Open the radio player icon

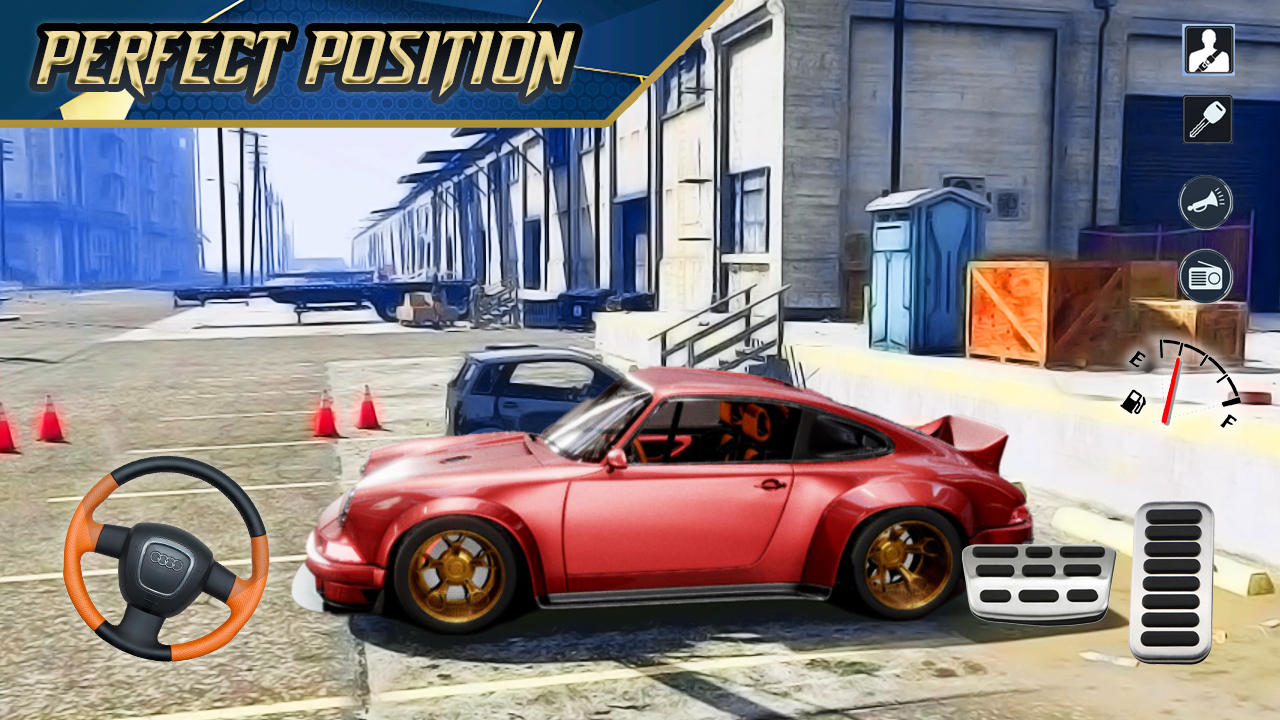pyautogui.click(x=1205, y=275)
